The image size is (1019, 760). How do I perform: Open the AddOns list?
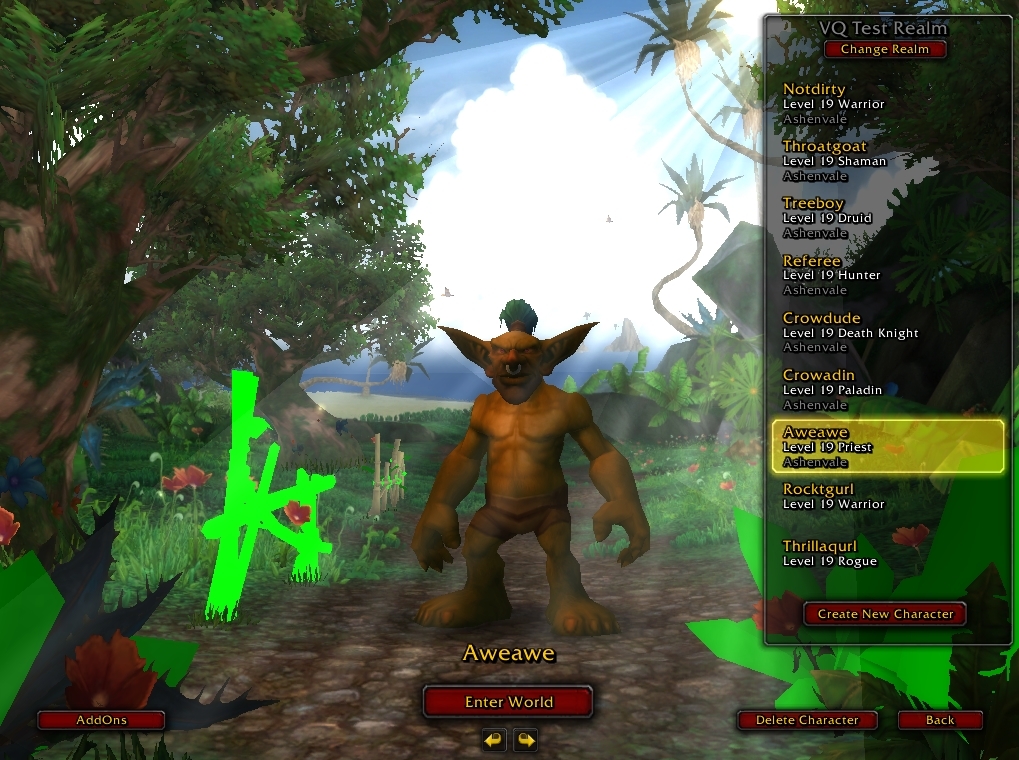[102, 720]
